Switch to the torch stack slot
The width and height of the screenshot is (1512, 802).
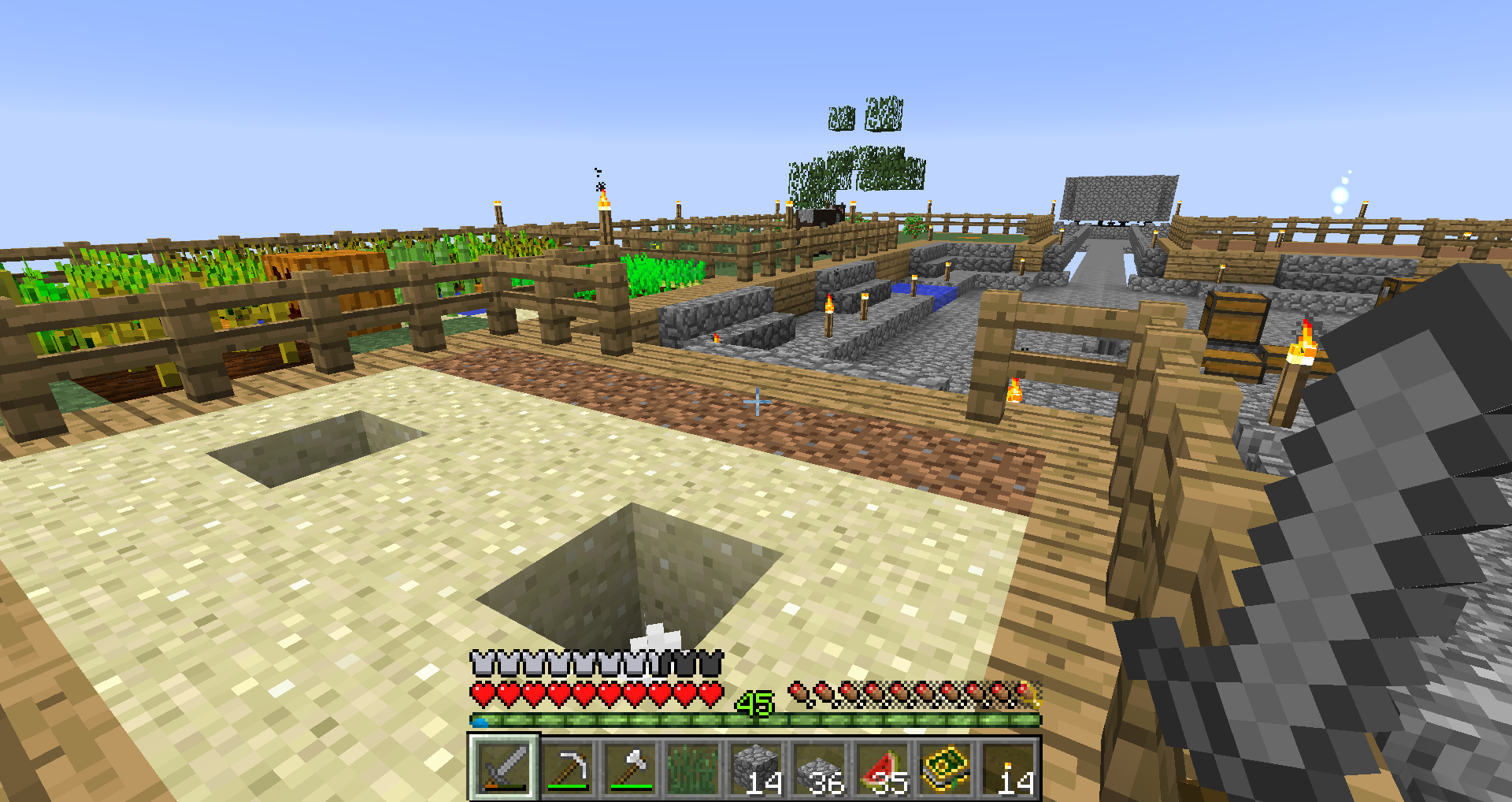[x=1008, y=767]
